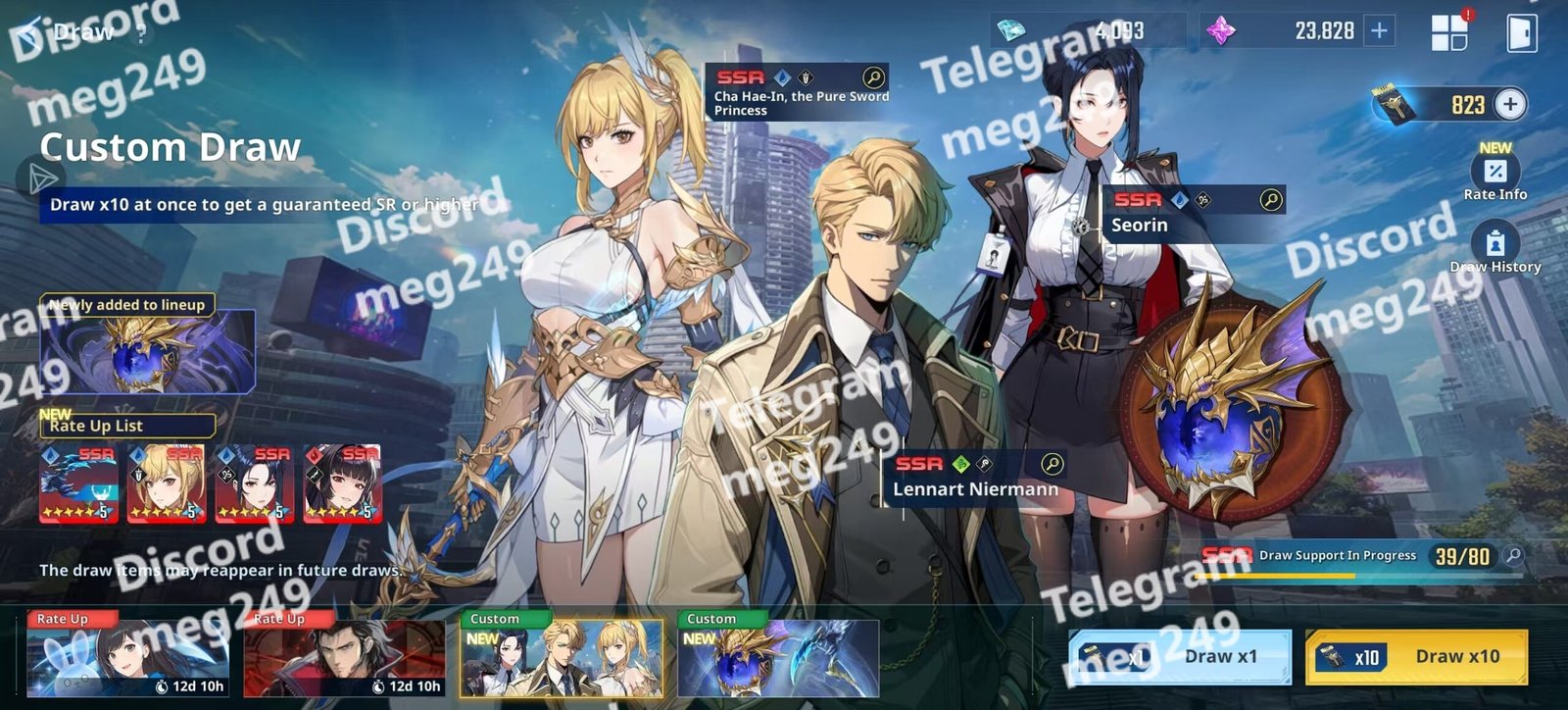This screenshot has height=710, width=1568.
Task: View Draw History
Action: coord(1494,248)
